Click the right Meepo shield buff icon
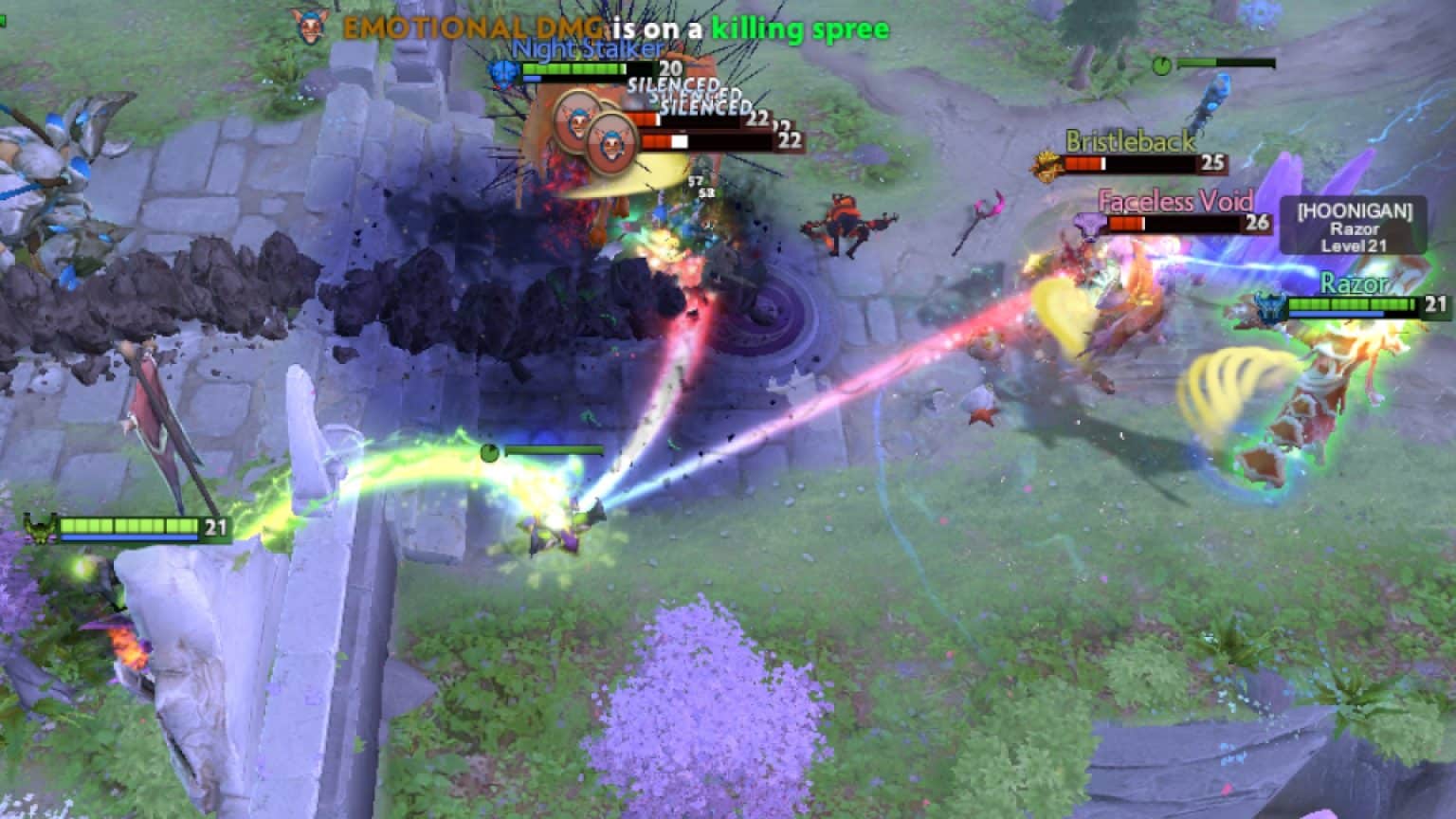This screenshot has width=1456, height=819. pos(611,144)
